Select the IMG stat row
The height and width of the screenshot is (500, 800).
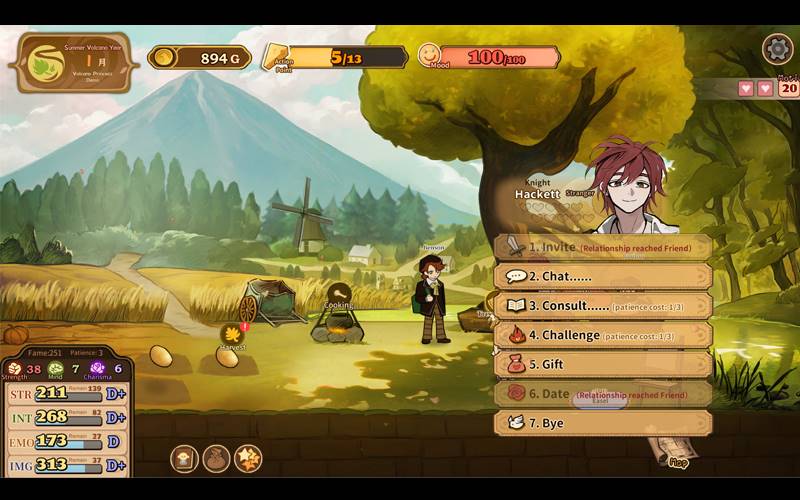[66, 465]
